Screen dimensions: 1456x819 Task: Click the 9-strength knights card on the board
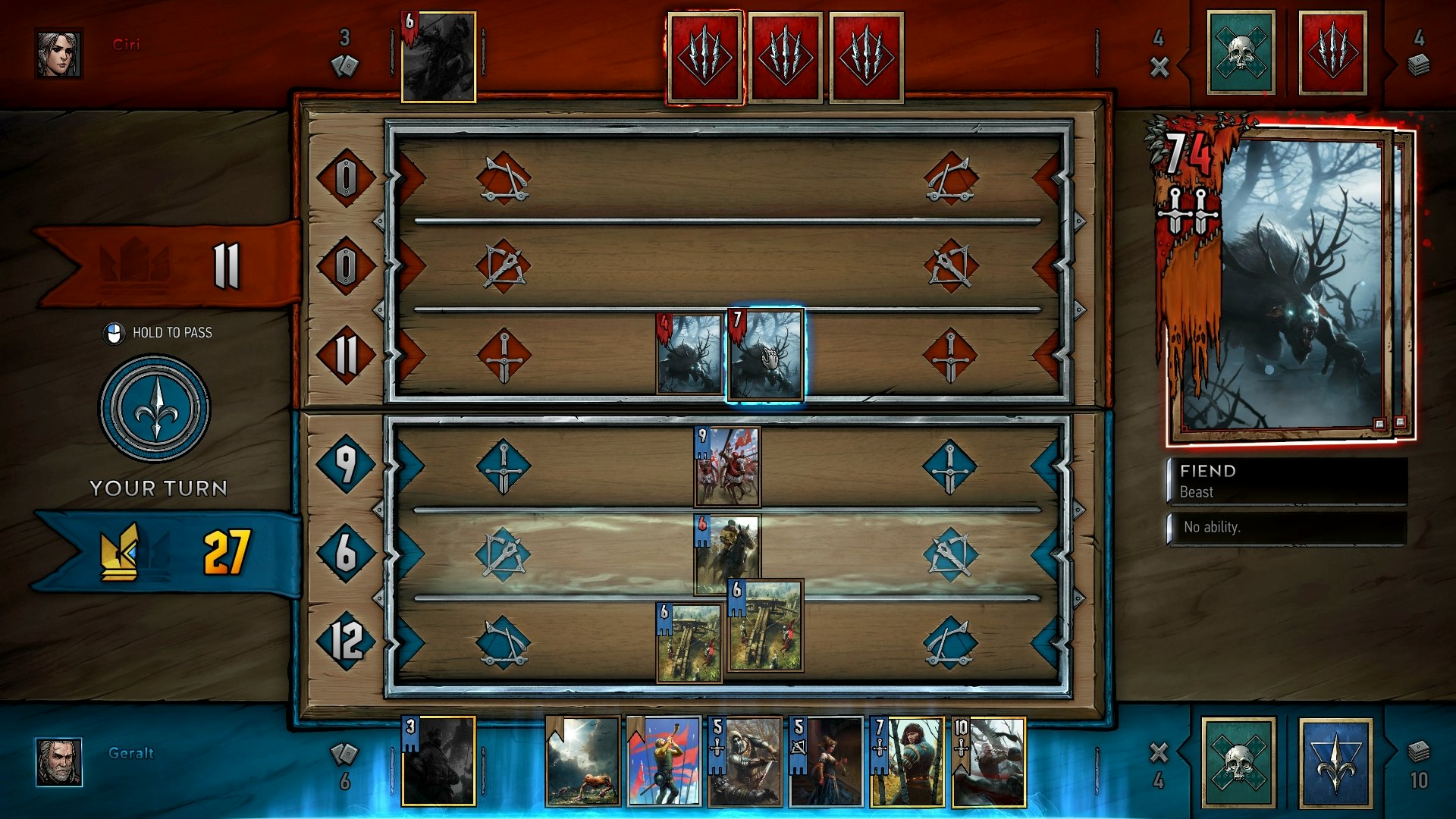point(726,466)
